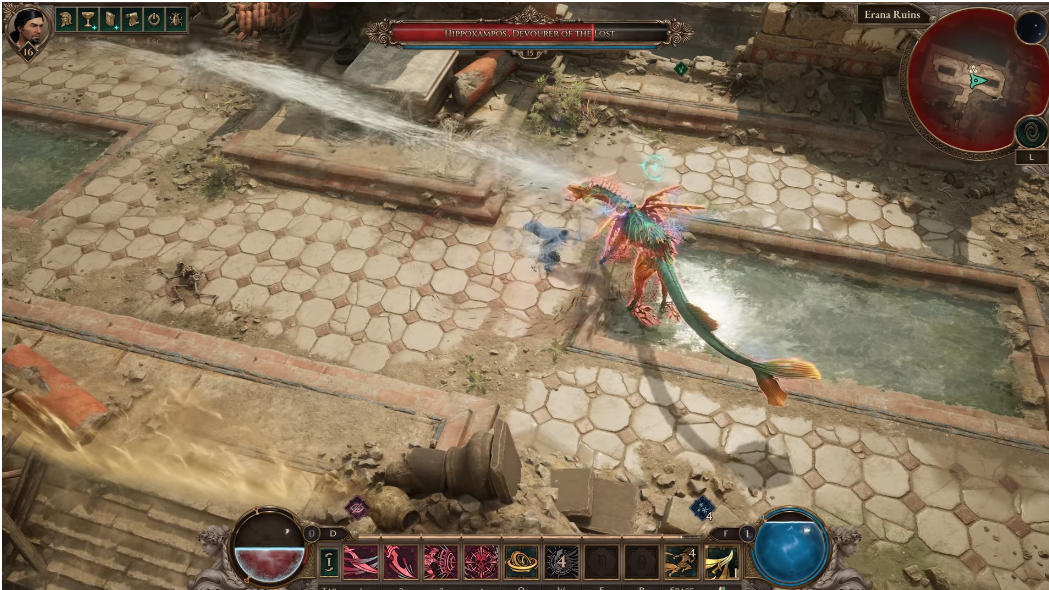1049x590 pixels.
Task: Open the power symbol game menu
Action: click(155, 19)
